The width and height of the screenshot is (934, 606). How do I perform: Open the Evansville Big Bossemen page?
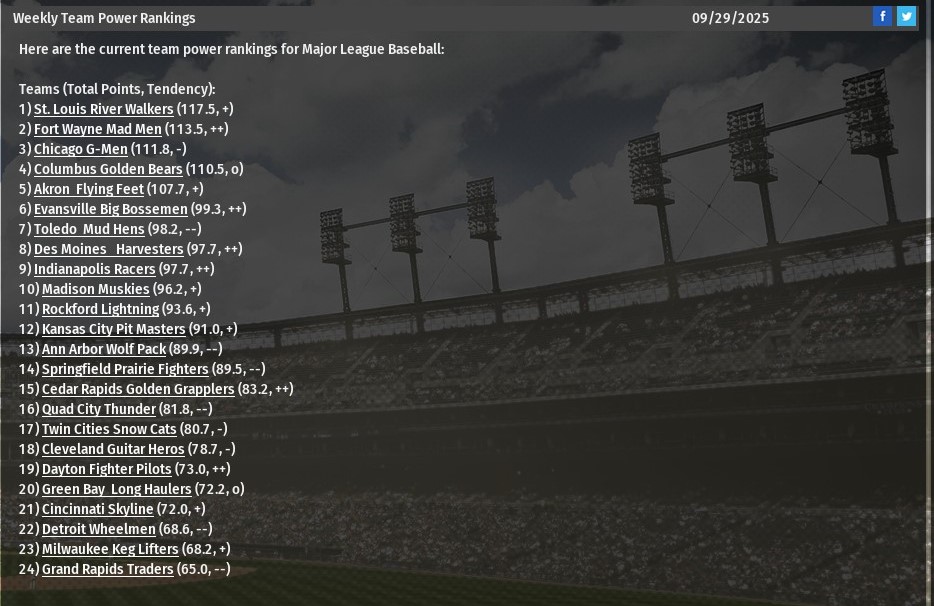click(110, 209)
